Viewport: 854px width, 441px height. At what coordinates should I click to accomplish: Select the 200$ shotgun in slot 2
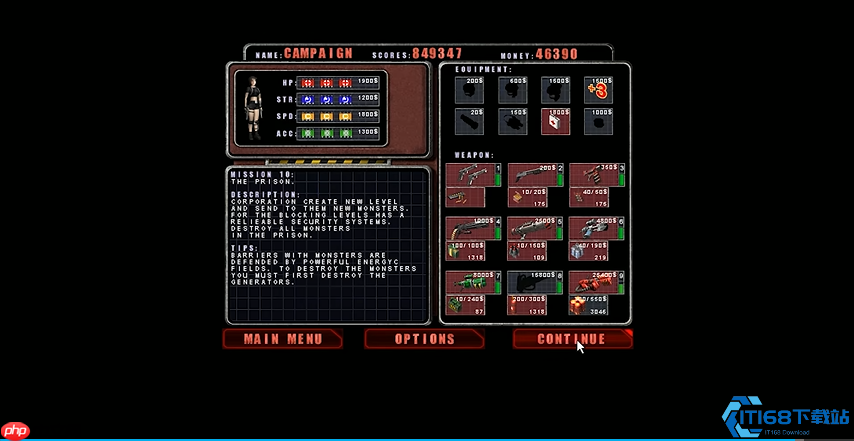click(x=535, y=175)
